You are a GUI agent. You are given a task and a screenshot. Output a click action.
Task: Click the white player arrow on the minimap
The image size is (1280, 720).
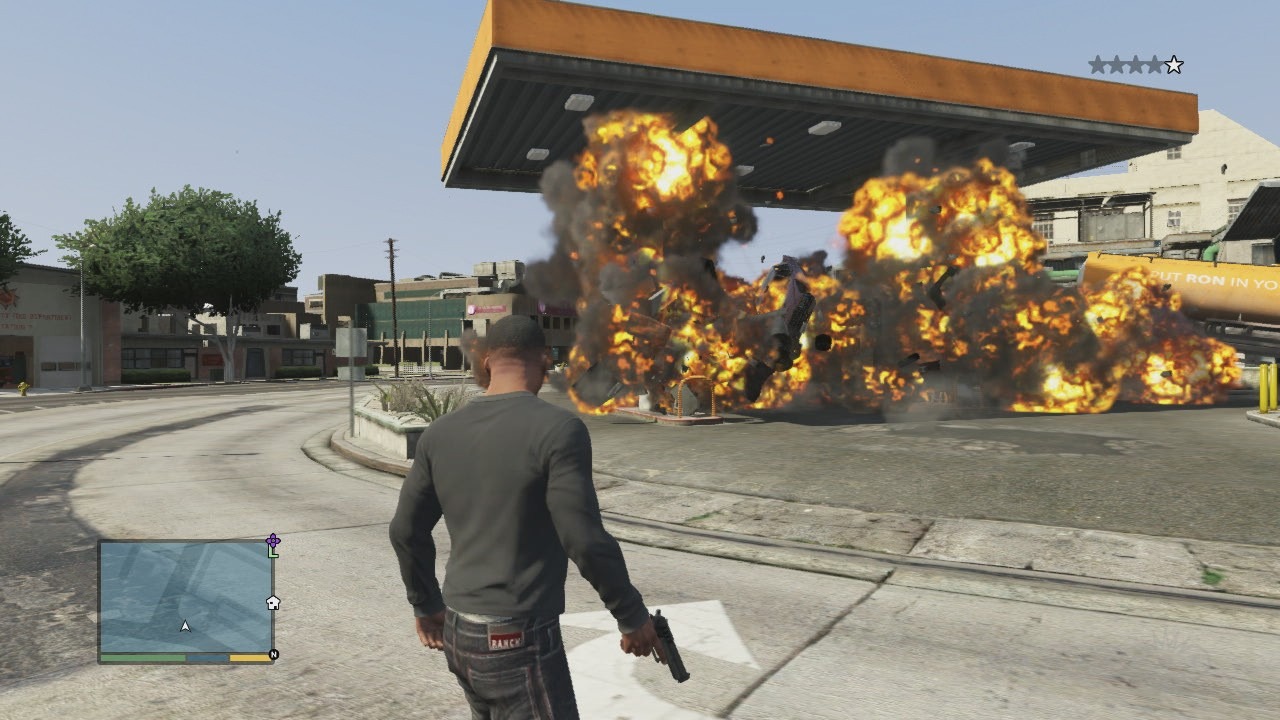[x=185, y=626]
